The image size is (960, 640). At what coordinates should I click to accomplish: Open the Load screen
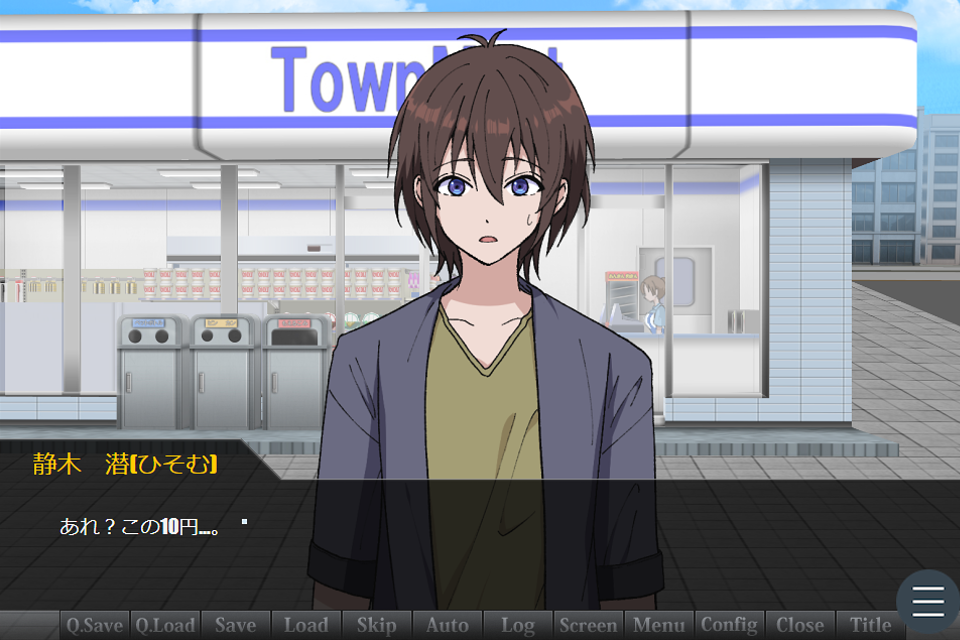(x=306, y=625)
